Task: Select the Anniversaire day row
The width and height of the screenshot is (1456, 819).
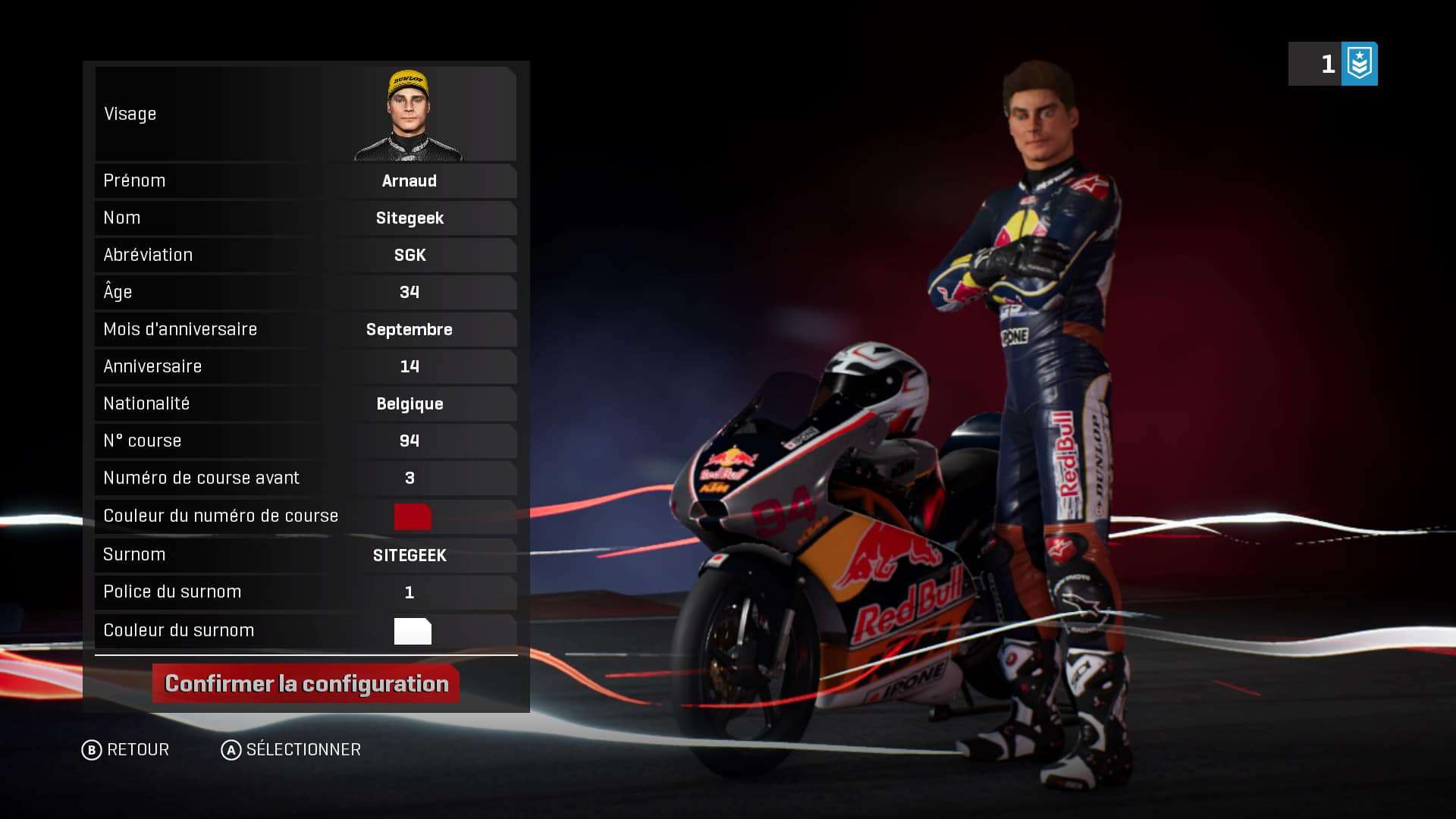Action: pos(306,366)
